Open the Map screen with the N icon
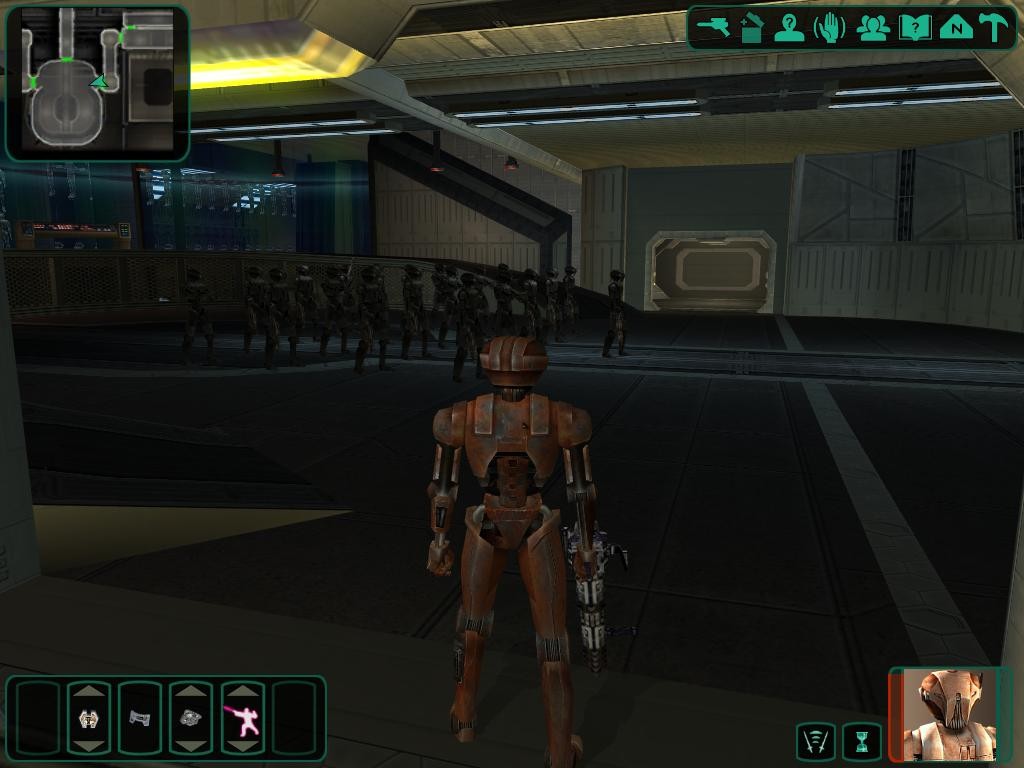The width and height of the screenshot is (1024, 768). click(x=955, y=27)
